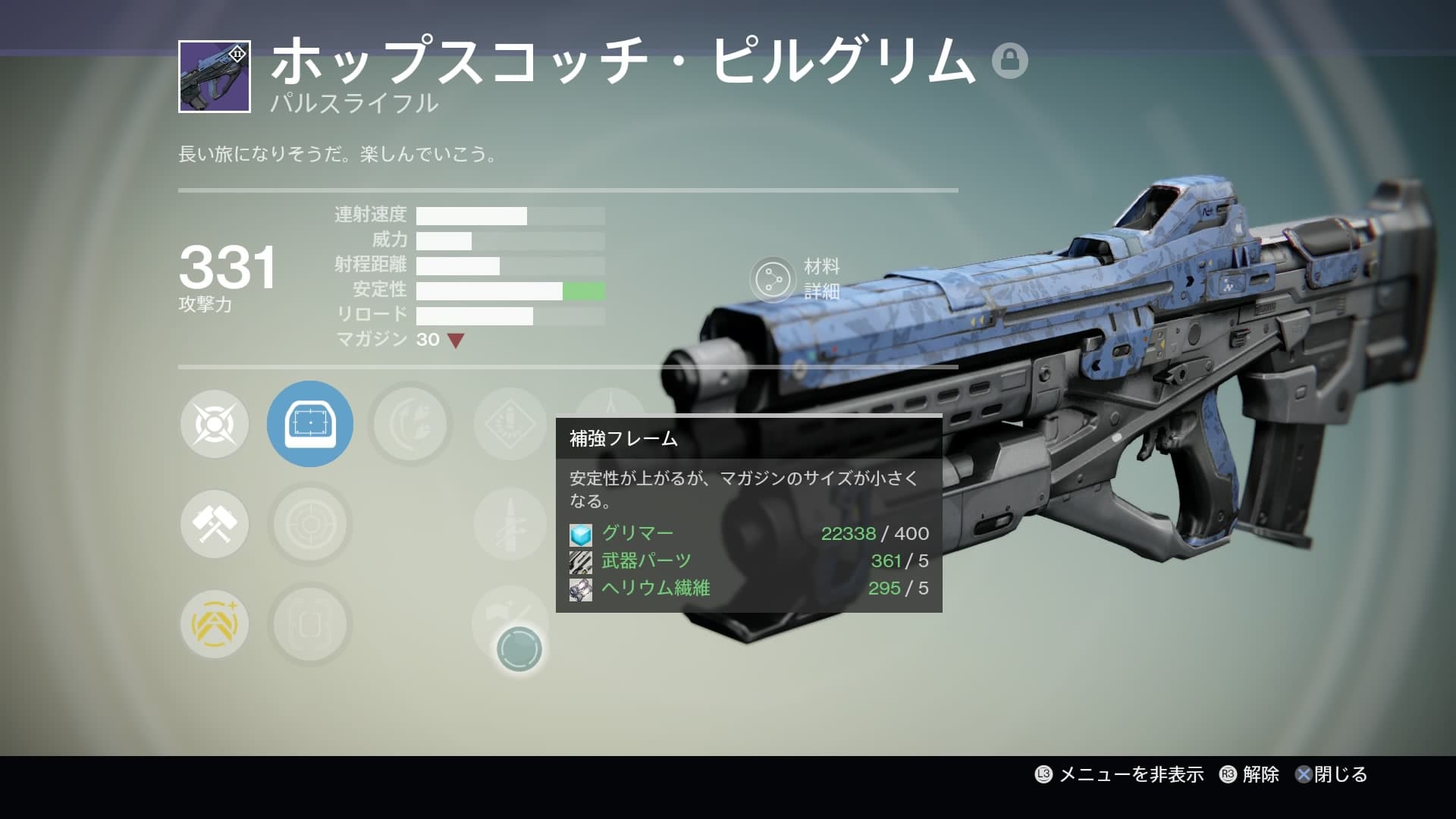Toggle the padlock lock icon beside weapon name
Image resolution: width=1456 pixels, height=819 pixels.
(x=1009, y=61)
